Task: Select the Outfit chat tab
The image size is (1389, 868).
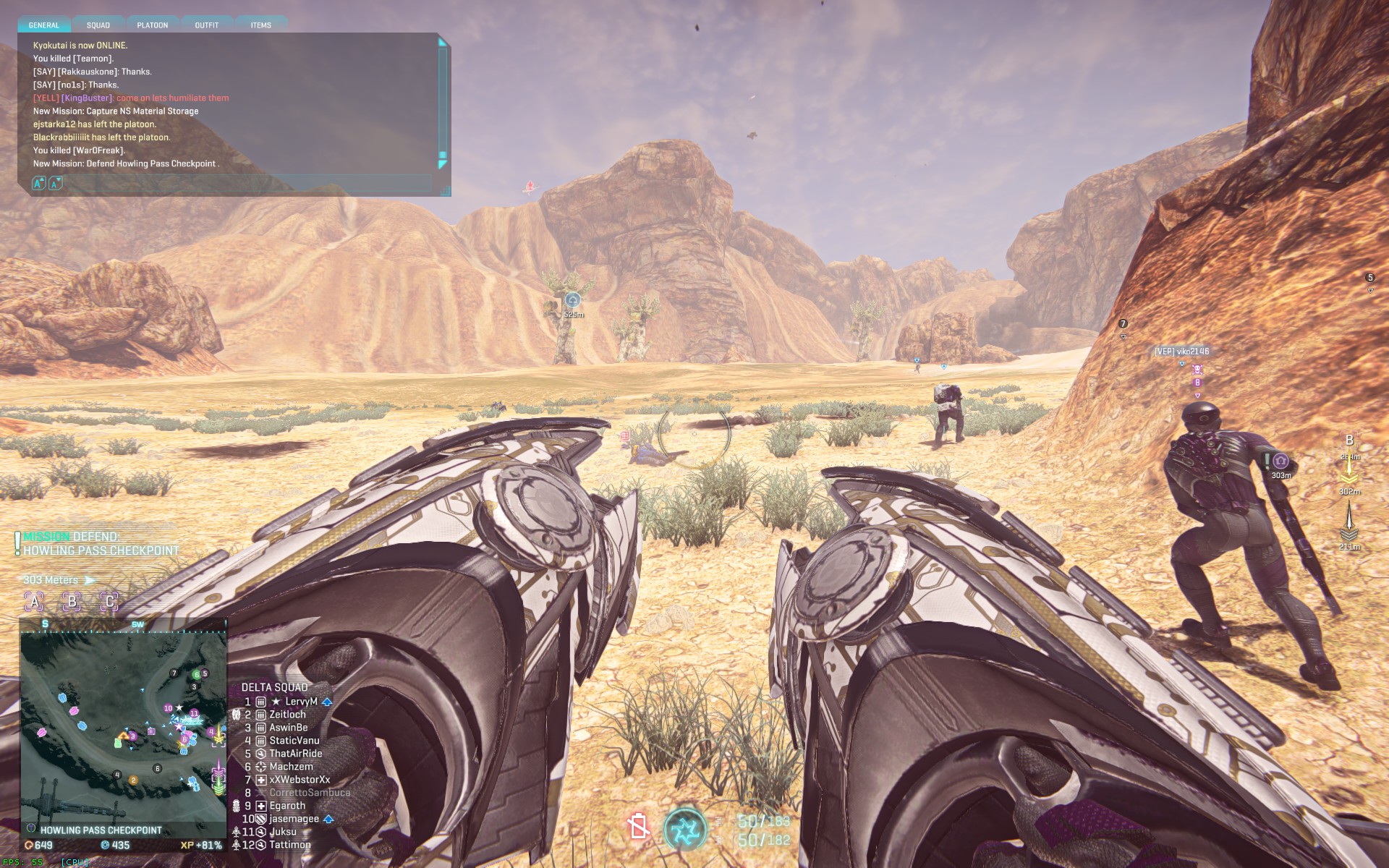Action: tap(207, 25)
